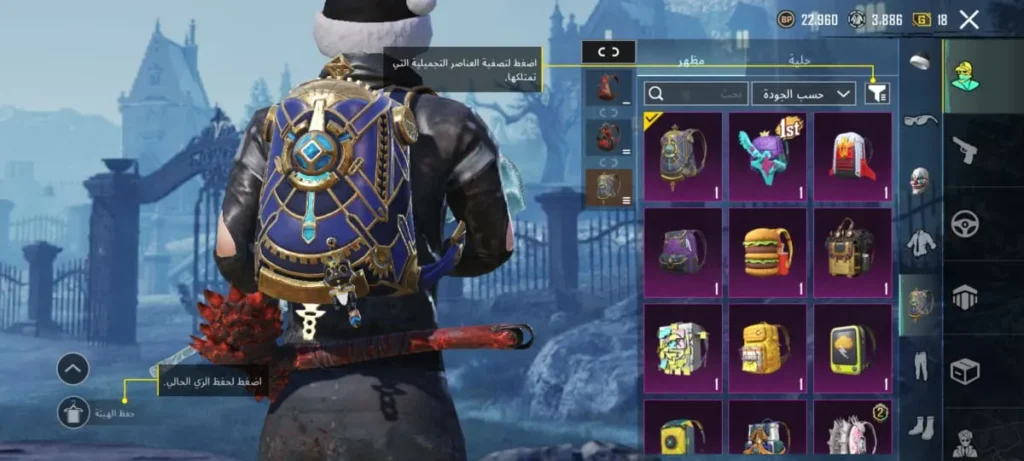
Task: Save the current outfit with hanger button
Action: pos(73,411)
